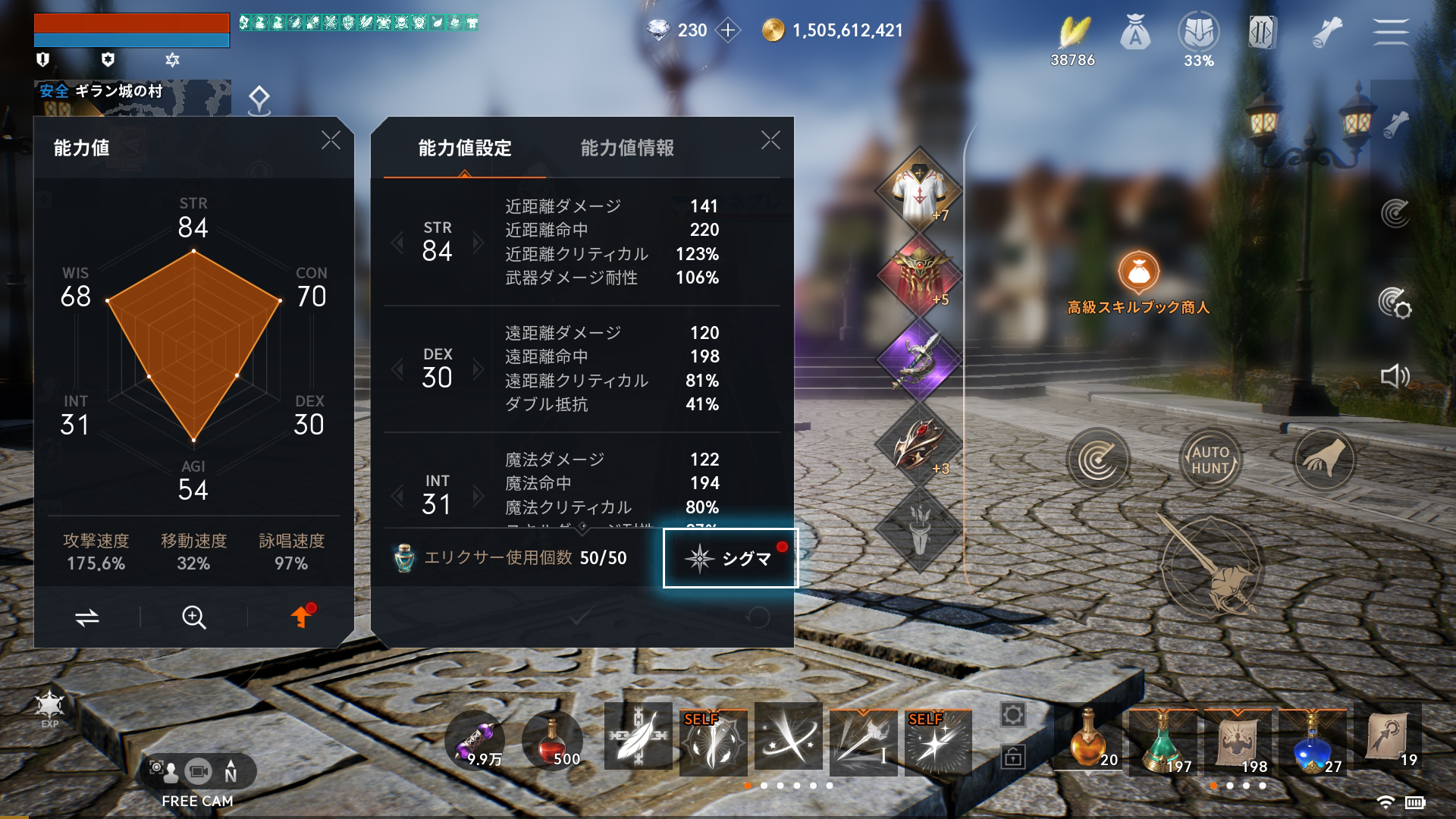Screen dimensions: 1456x819
Task: Click the plus icon next to diamond count
Action: click(730, 31)
